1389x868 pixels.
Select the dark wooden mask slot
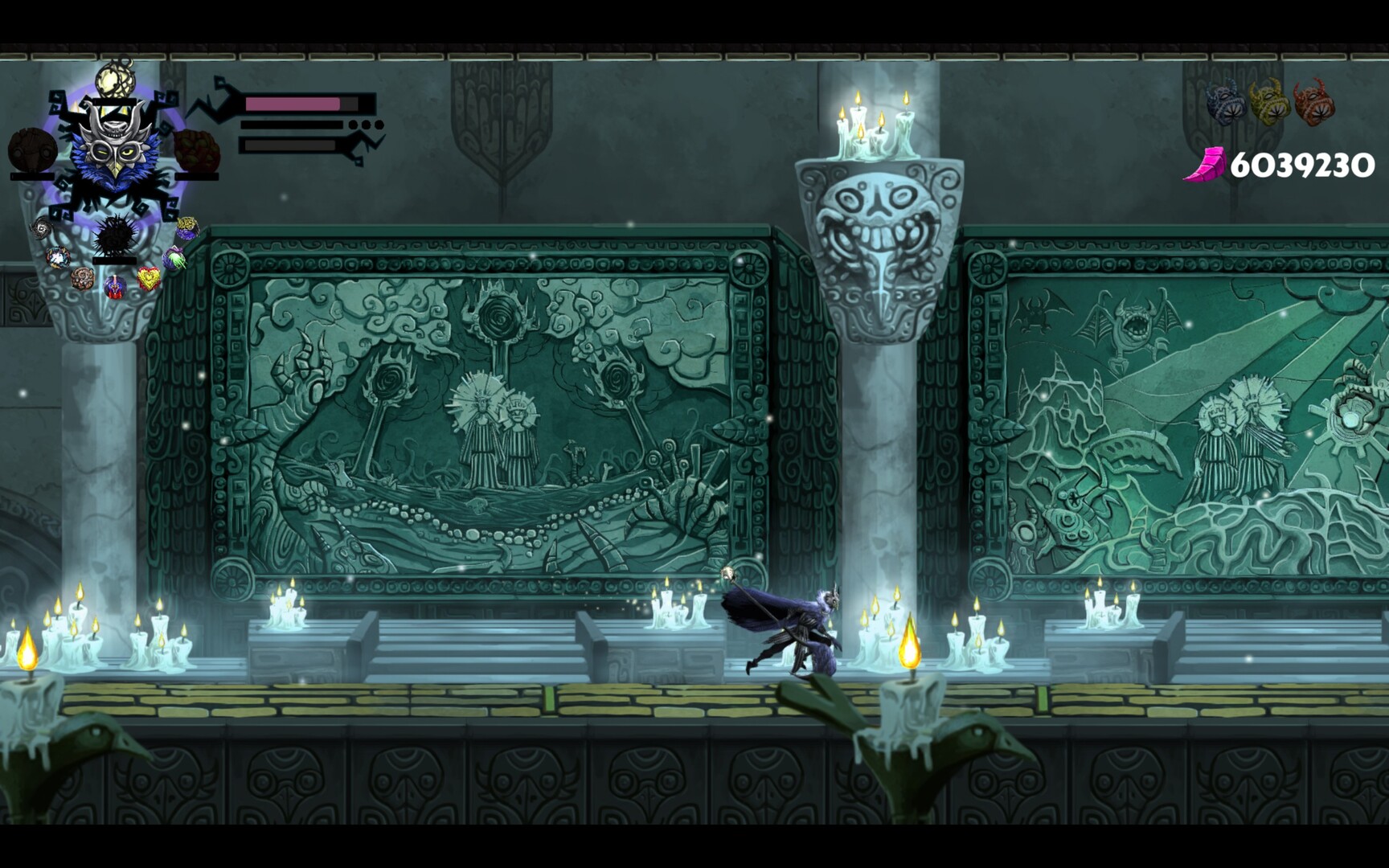pos(32,150)
